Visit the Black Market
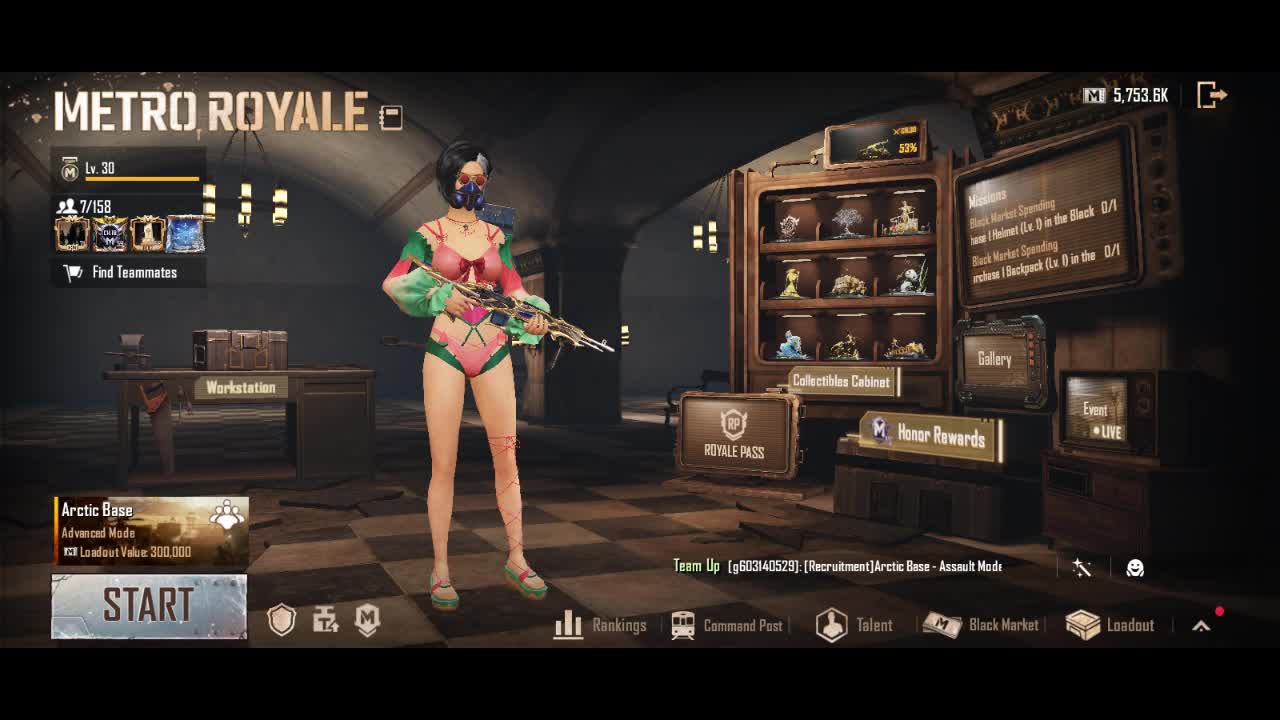The height and width of the screenshot is (720, 1280). (x=981, y=625)
